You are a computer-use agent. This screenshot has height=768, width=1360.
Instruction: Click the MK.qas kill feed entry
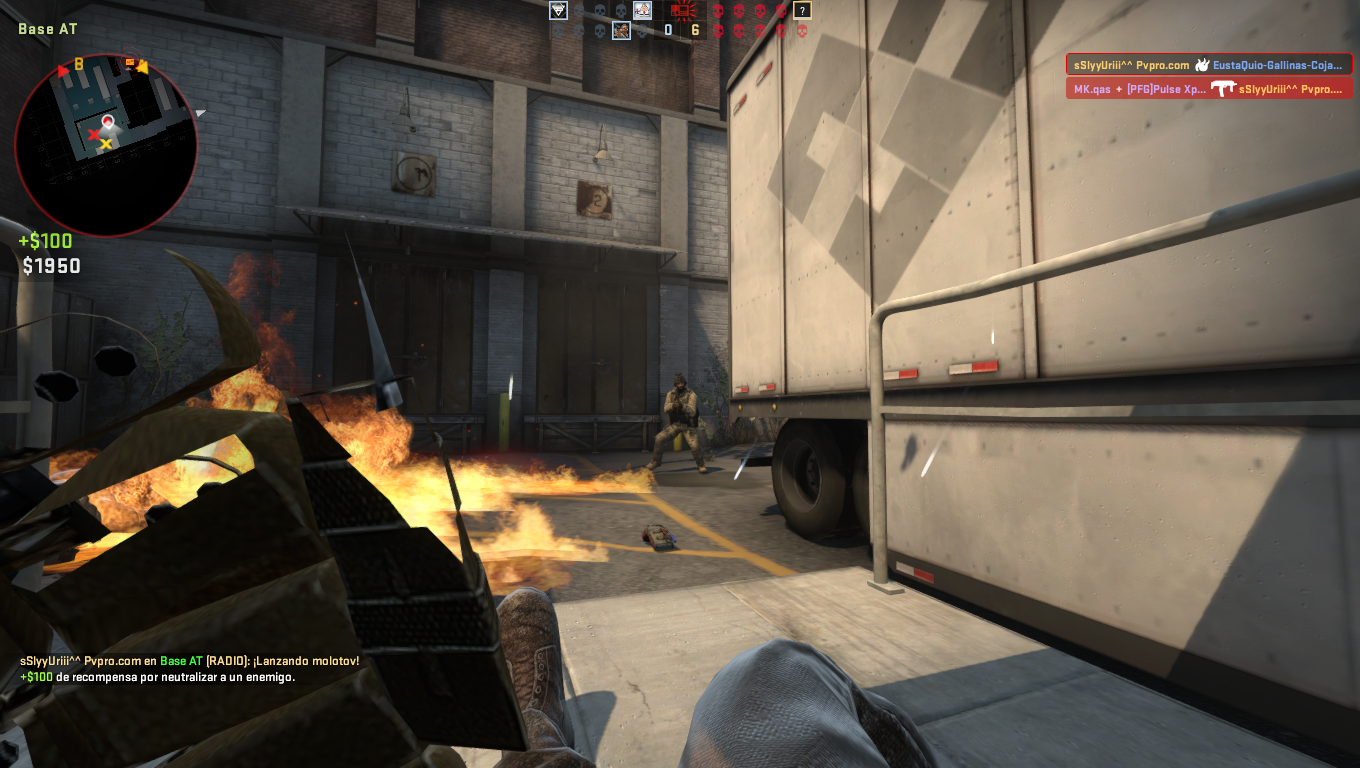click(x=1209, y=89)
